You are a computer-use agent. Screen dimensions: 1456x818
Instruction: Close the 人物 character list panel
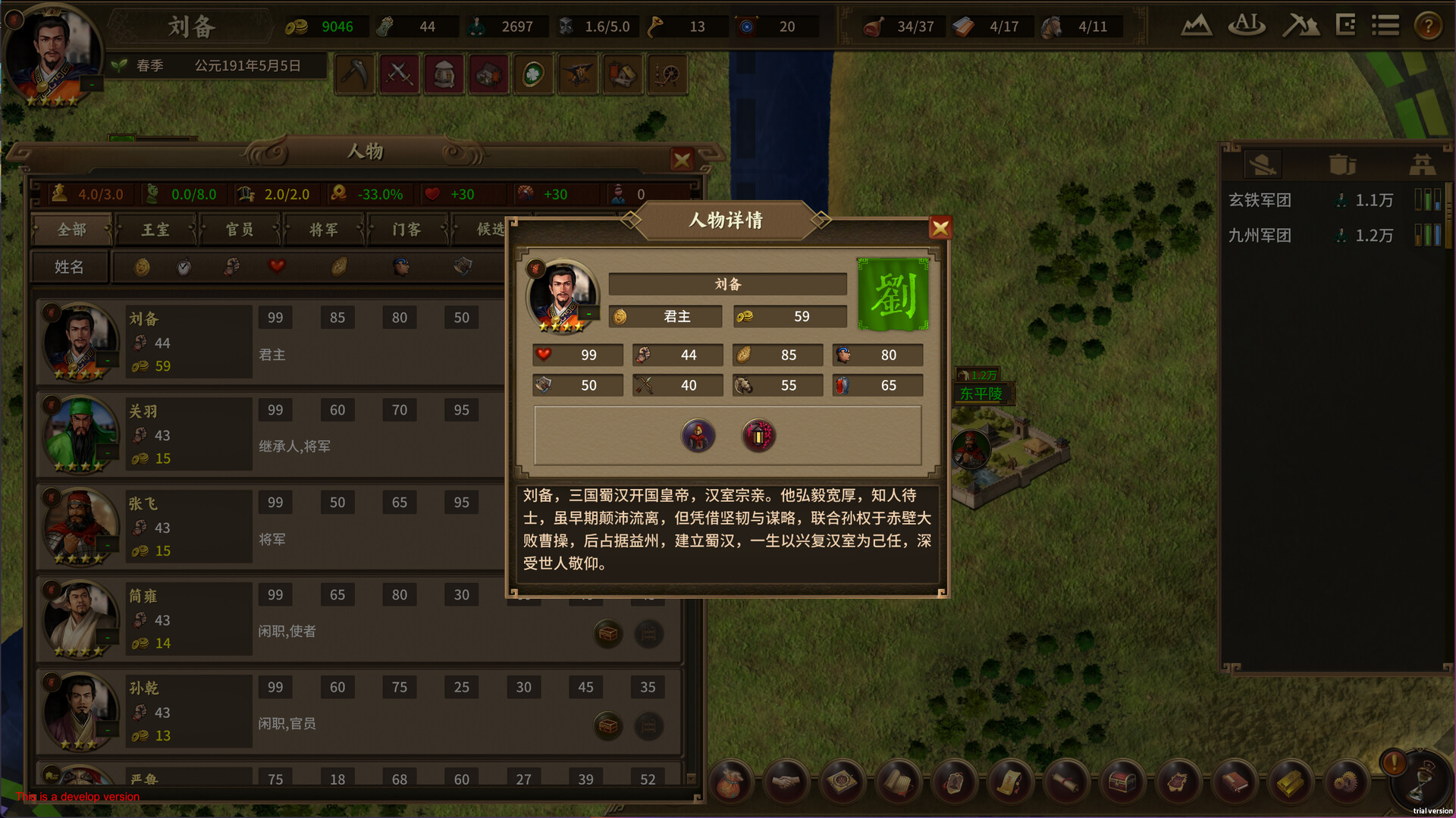click(x=681, y=159)
